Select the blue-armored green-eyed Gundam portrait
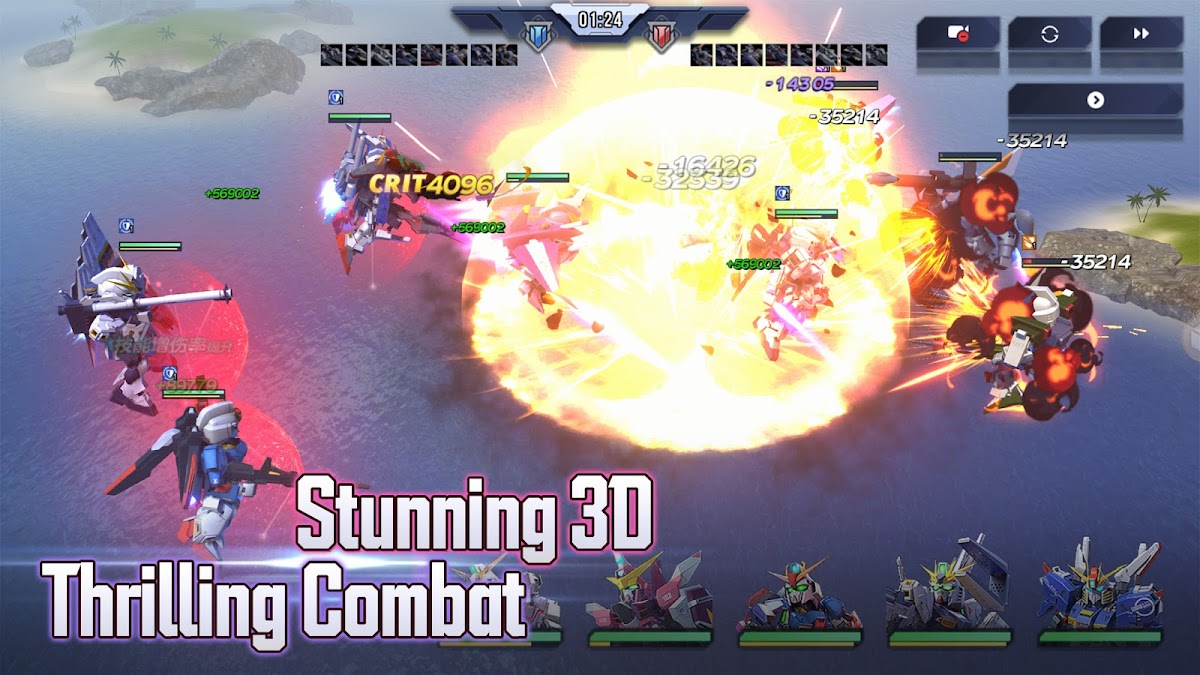The height and width of the screenshot is (675, 1200). click(799, 597)
